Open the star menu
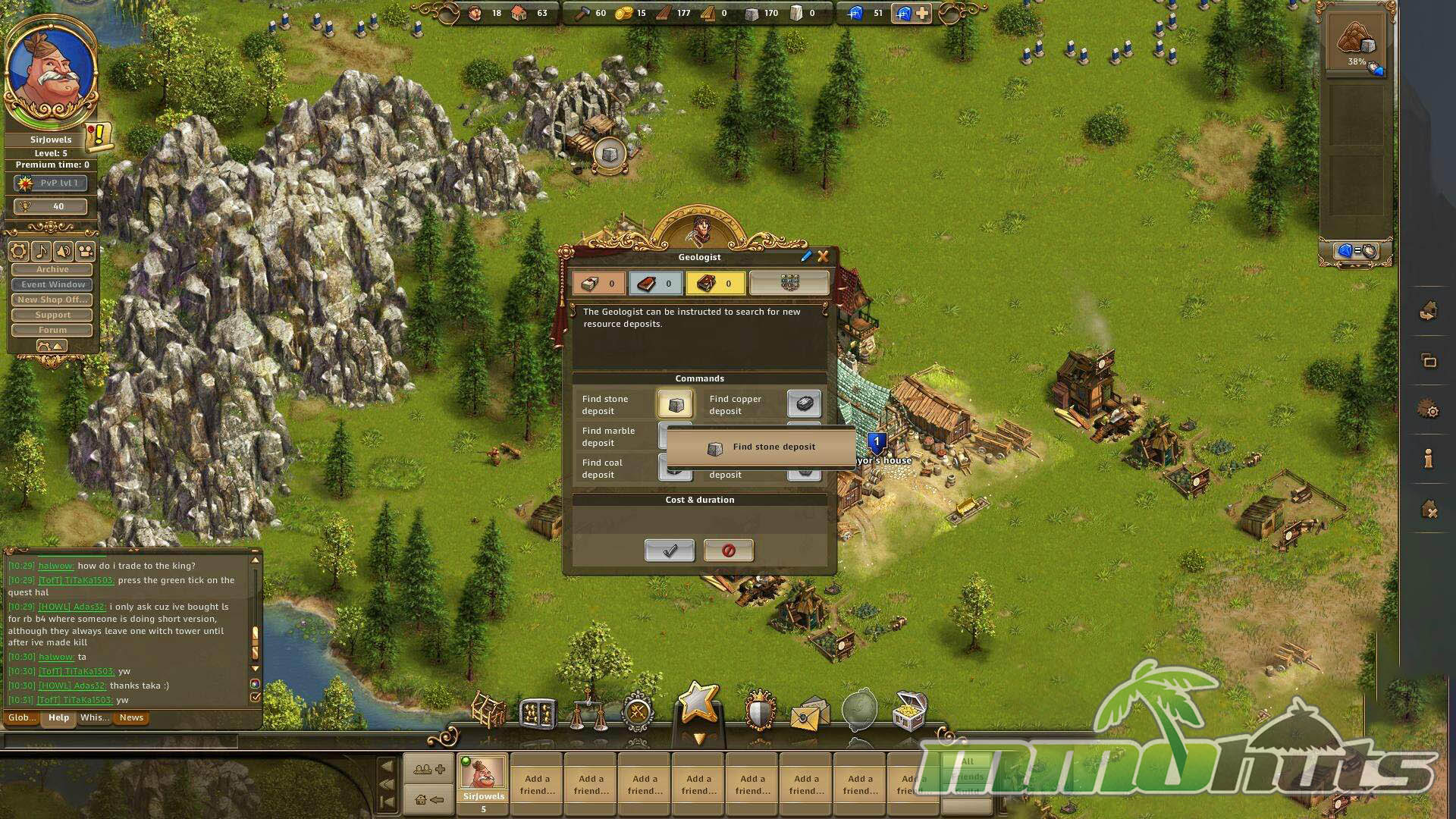Viewport: 1456px width, 819px height. (698, 702)
